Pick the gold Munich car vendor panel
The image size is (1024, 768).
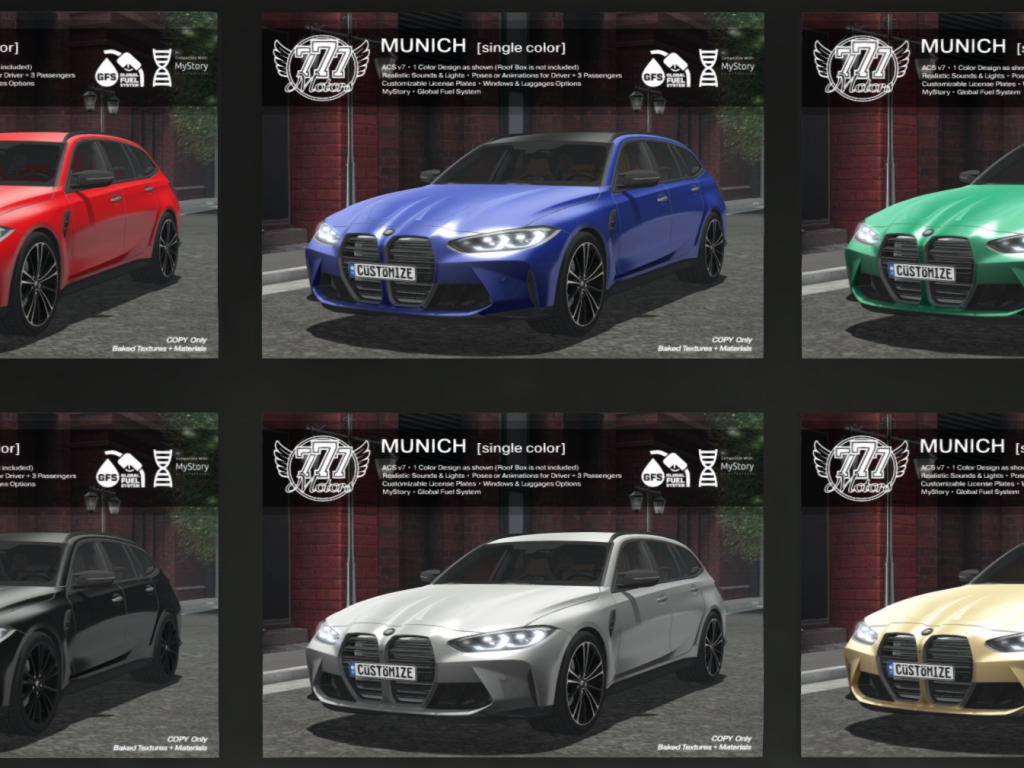click(x=912, y=585)
